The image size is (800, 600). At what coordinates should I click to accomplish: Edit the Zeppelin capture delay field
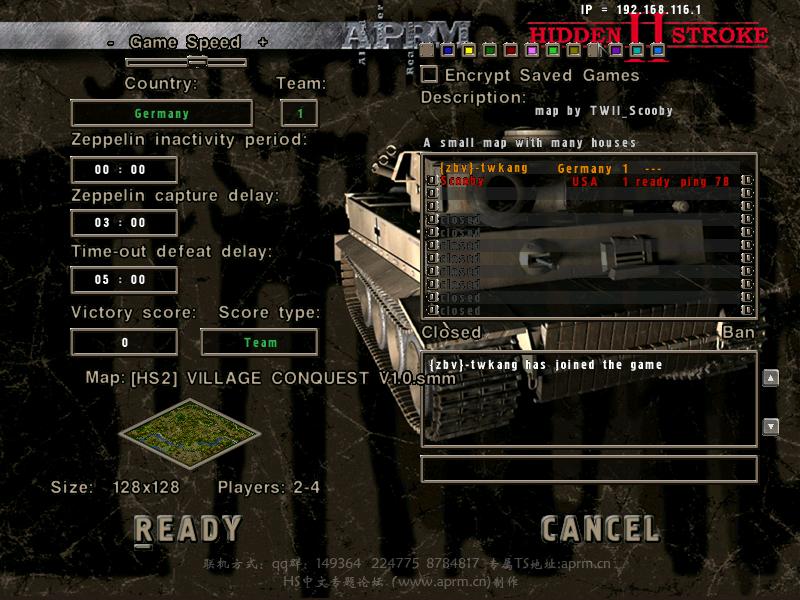pos(124,222)
